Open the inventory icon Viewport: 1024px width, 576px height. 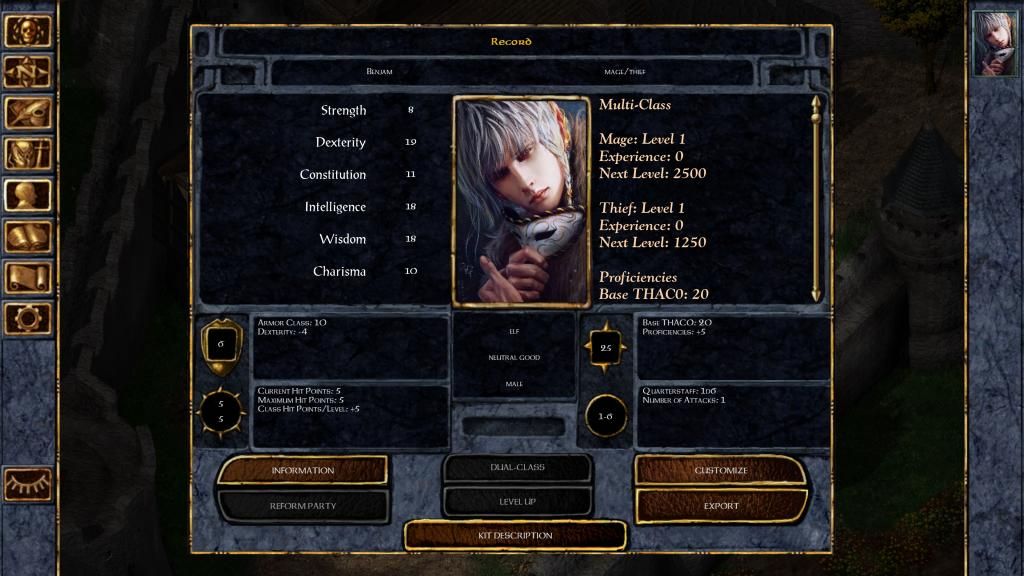click(x=27, y=154)
